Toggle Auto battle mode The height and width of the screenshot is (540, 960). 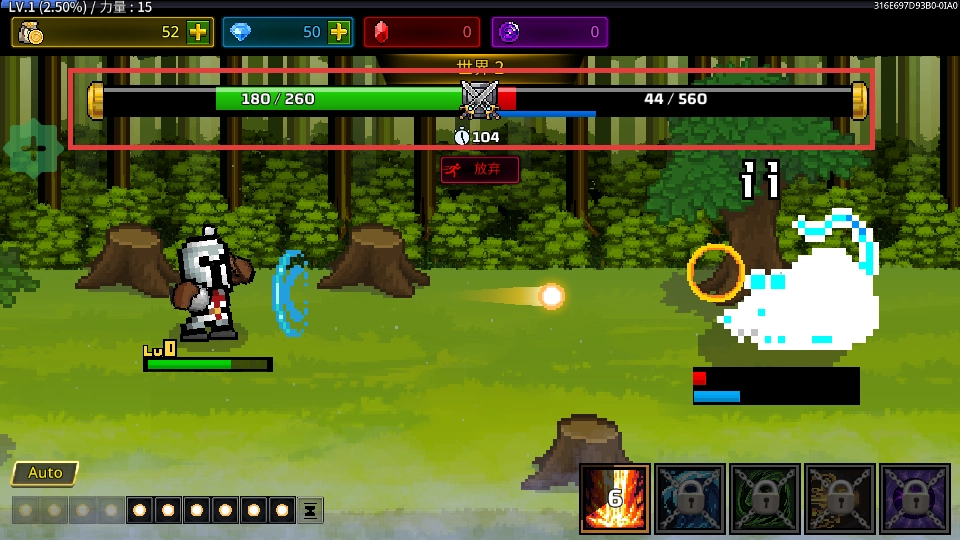click(x=45, y=473)
